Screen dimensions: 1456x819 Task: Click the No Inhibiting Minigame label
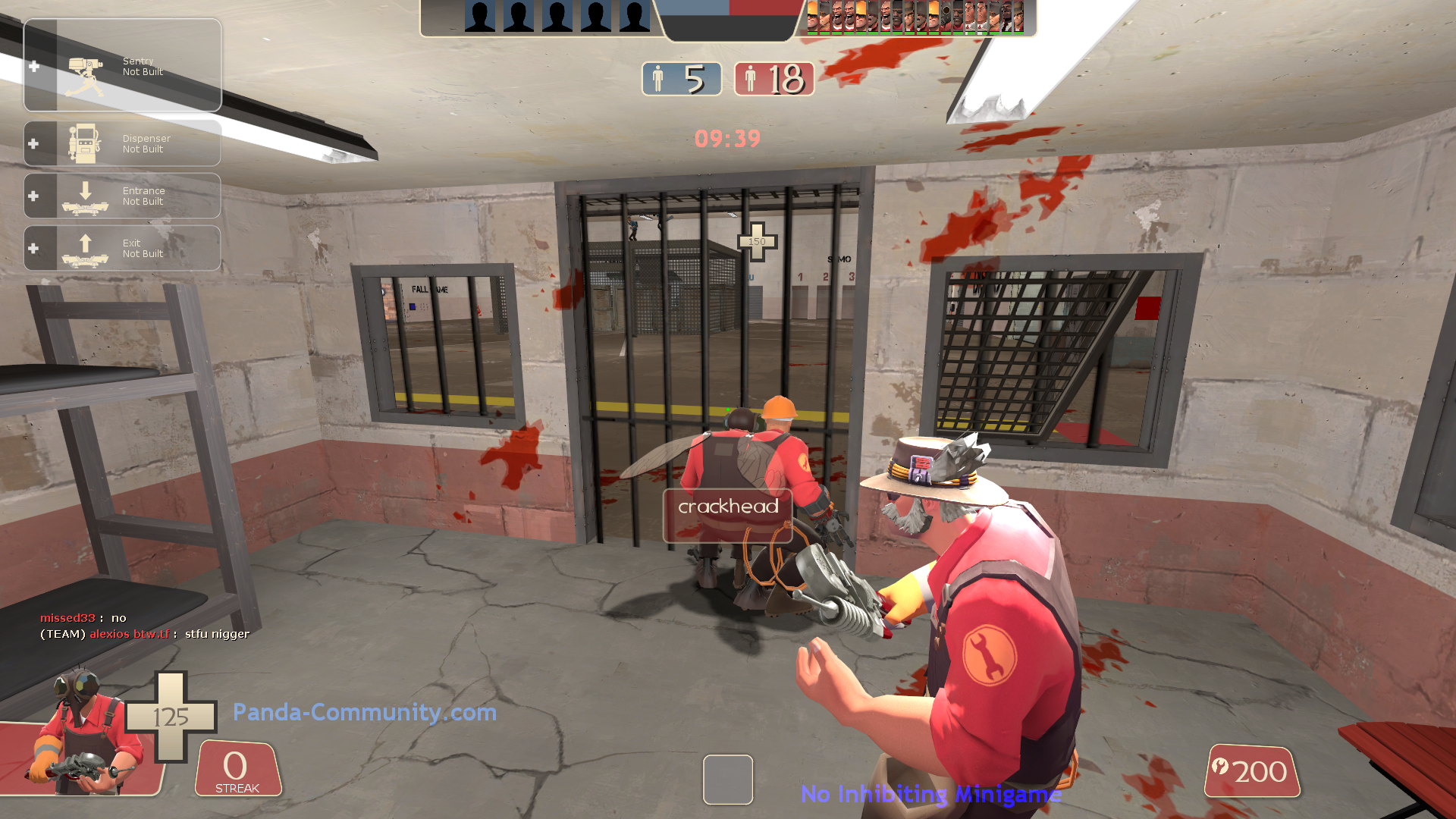931,795
